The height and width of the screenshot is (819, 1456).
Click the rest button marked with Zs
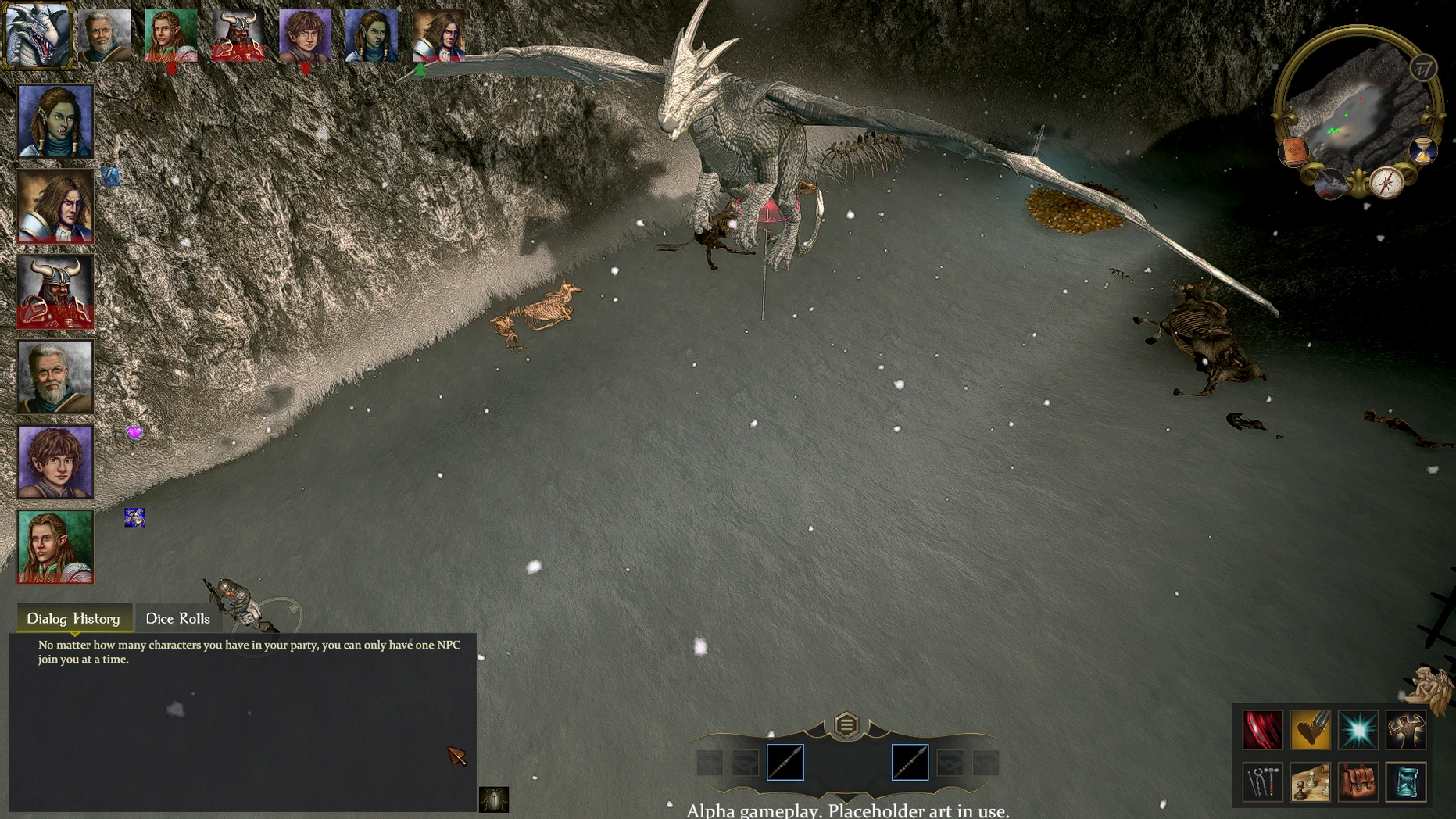tap(1423, 69)
